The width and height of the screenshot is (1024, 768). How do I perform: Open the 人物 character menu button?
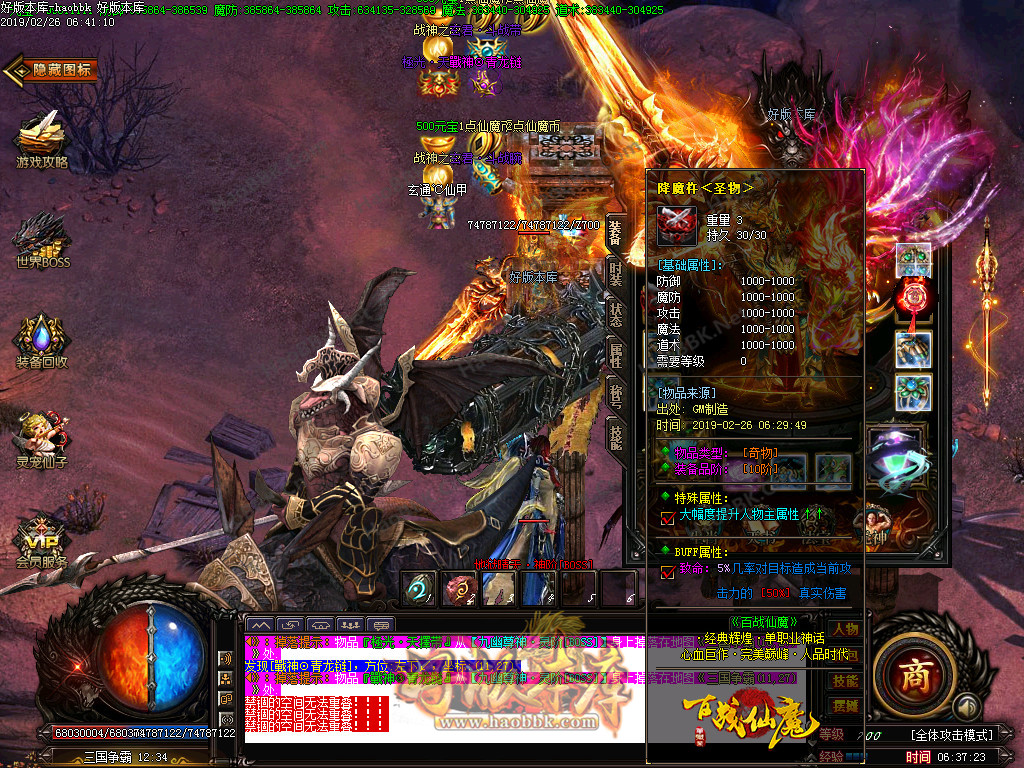tap(845, 629)
